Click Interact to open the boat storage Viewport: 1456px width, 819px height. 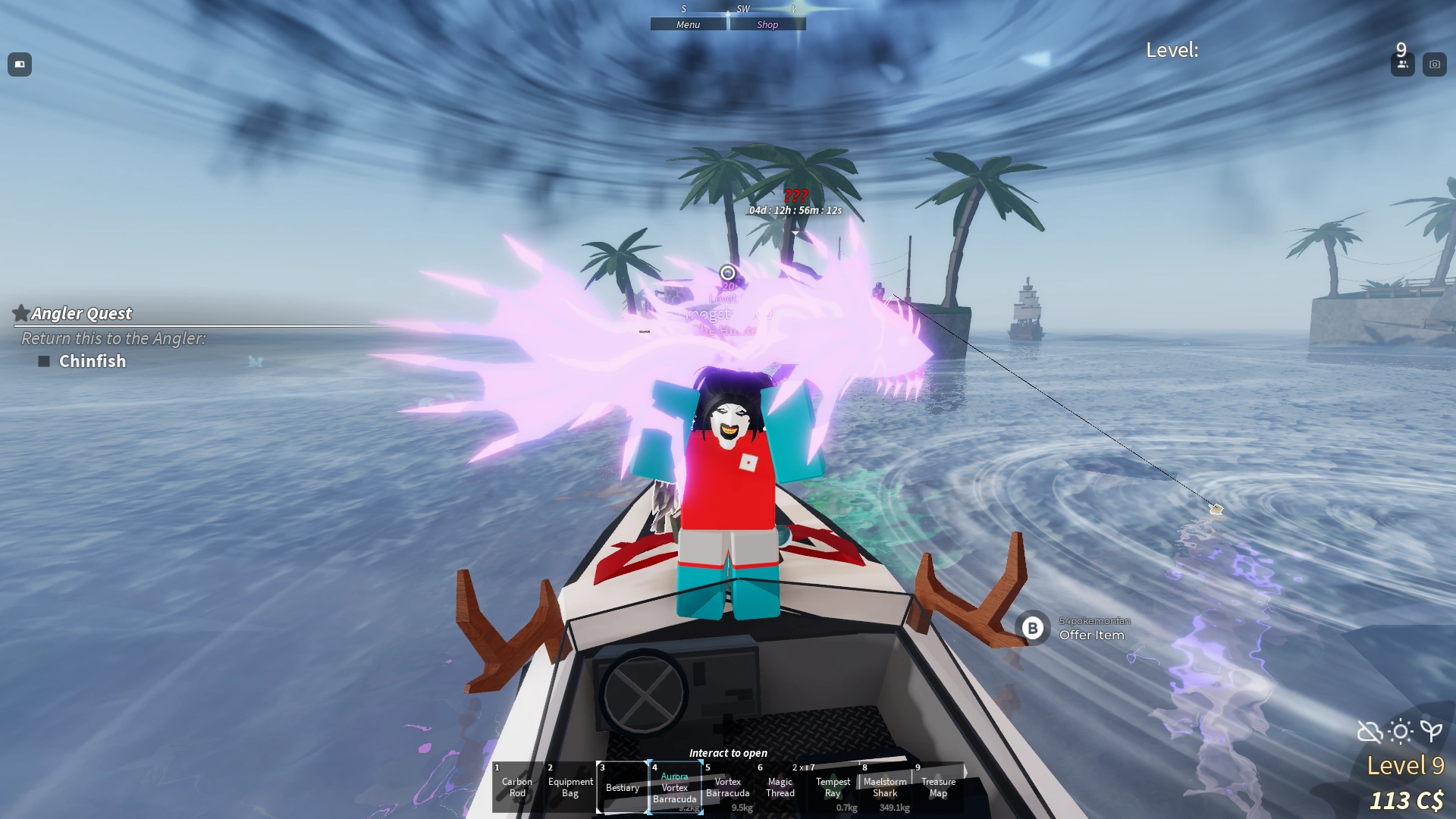click(x=727, y=752)
